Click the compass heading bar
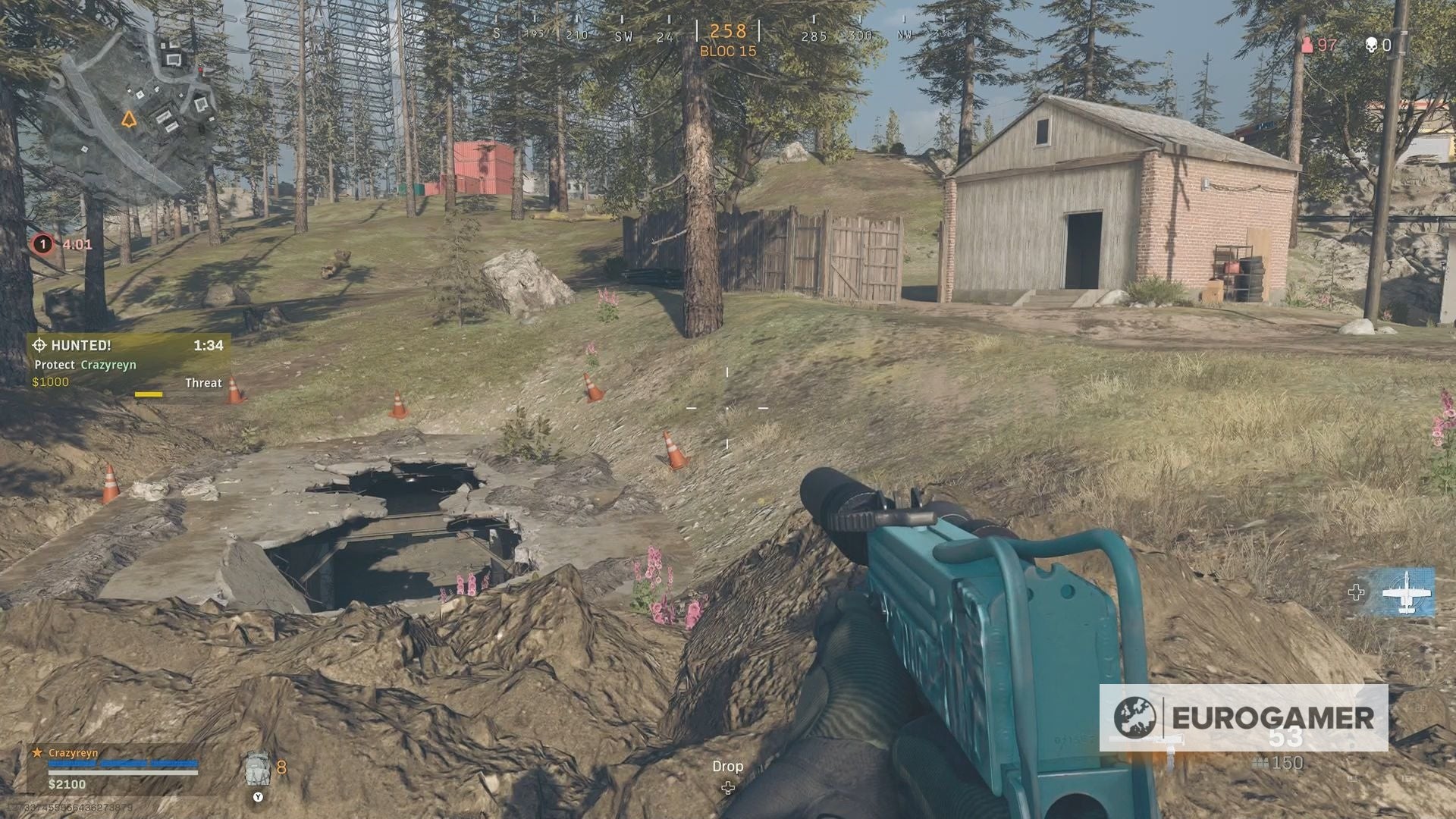Viewport: 1456px width, 819px height. (x=726, y=34)
